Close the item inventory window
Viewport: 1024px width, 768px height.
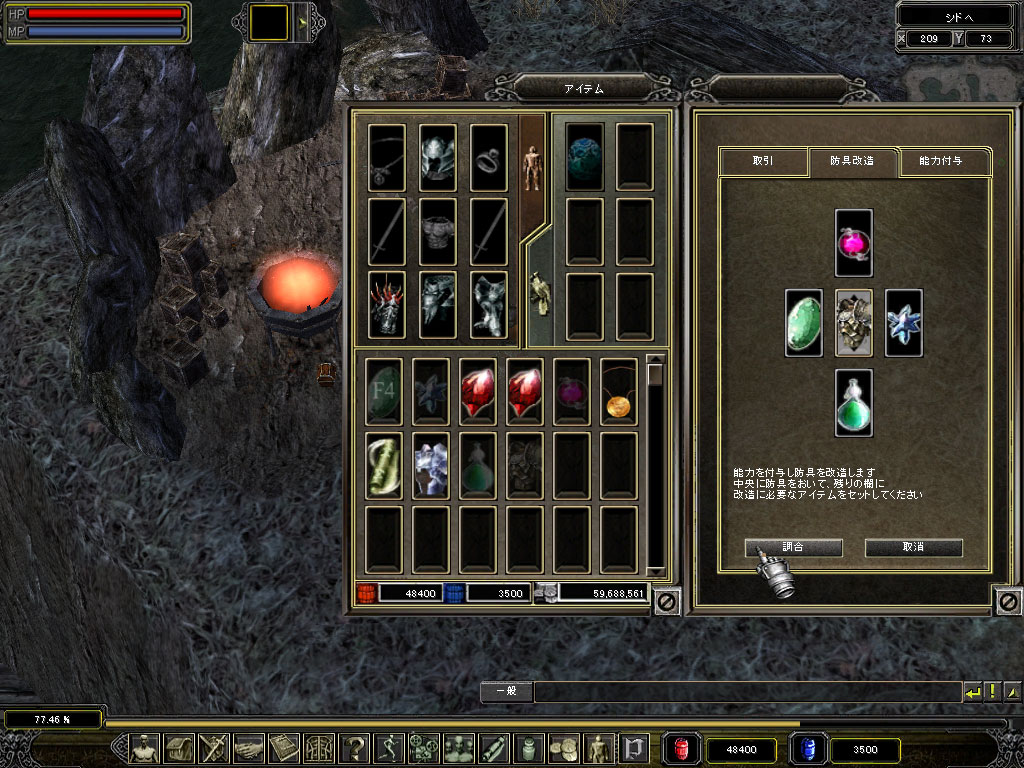coord(667,601)
